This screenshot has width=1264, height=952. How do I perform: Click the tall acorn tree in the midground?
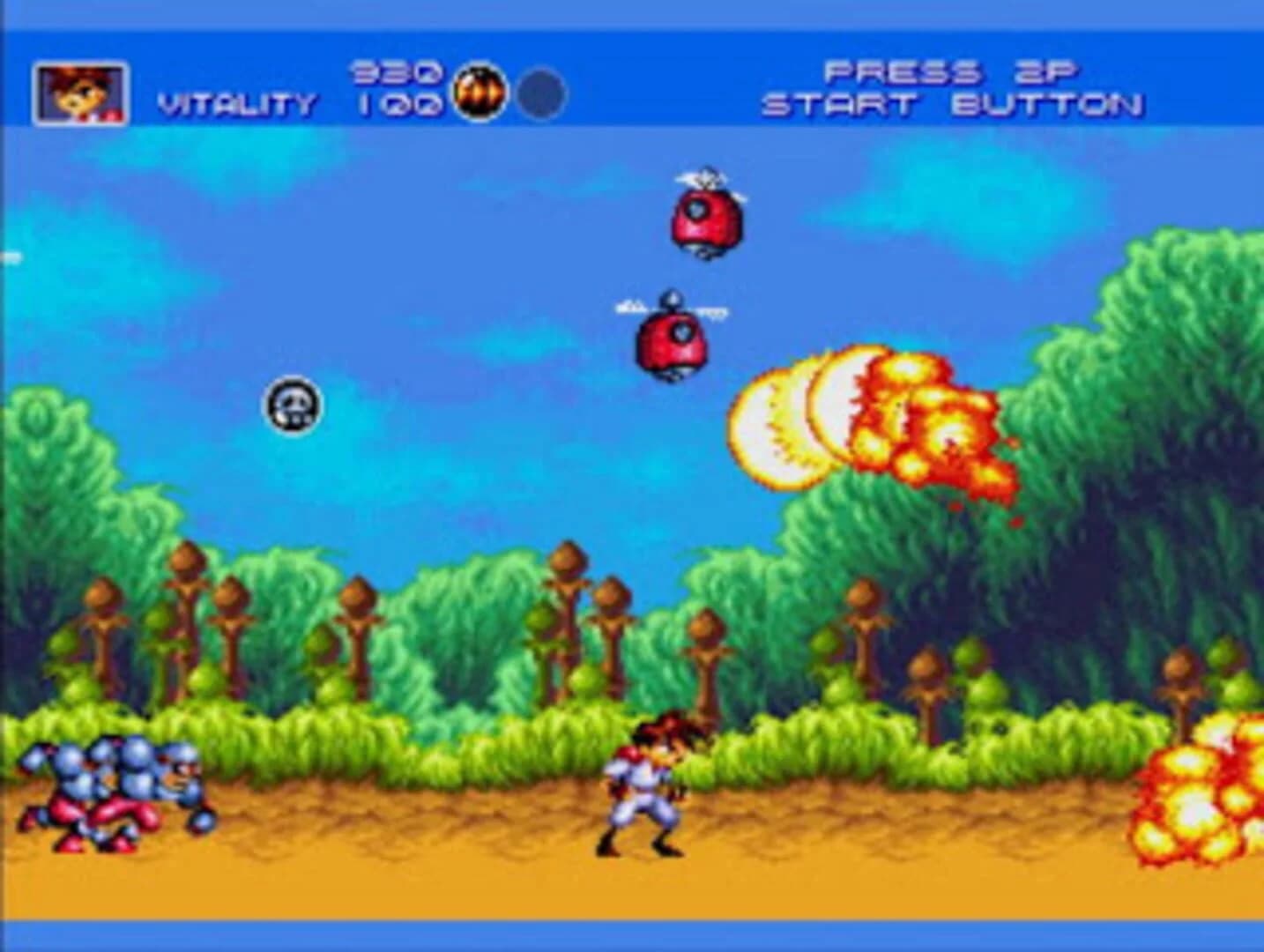pos(568,617)
